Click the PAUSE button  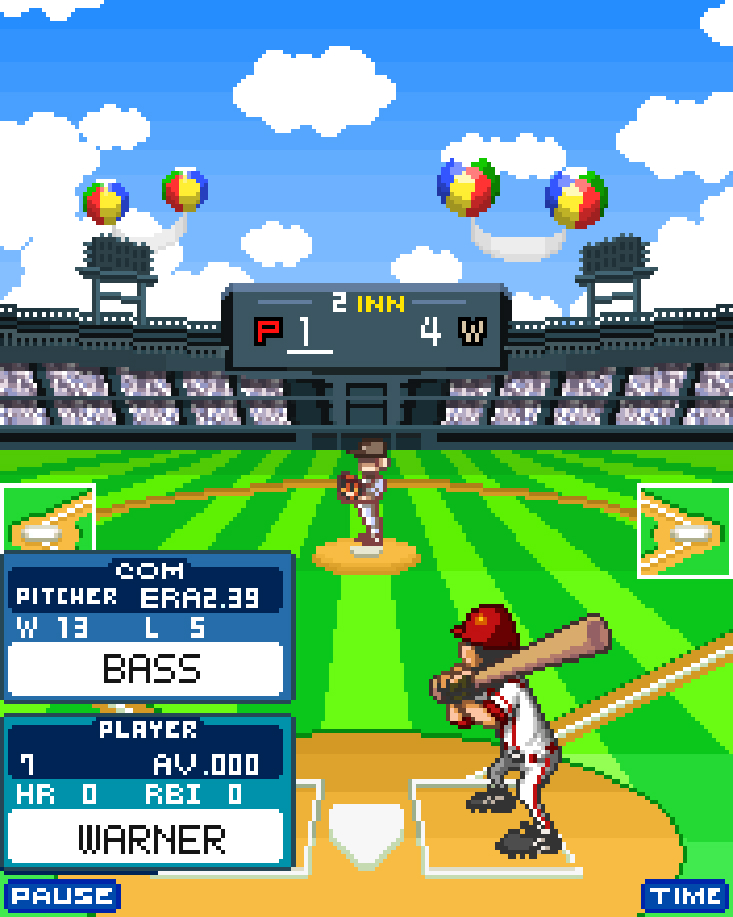62,895
